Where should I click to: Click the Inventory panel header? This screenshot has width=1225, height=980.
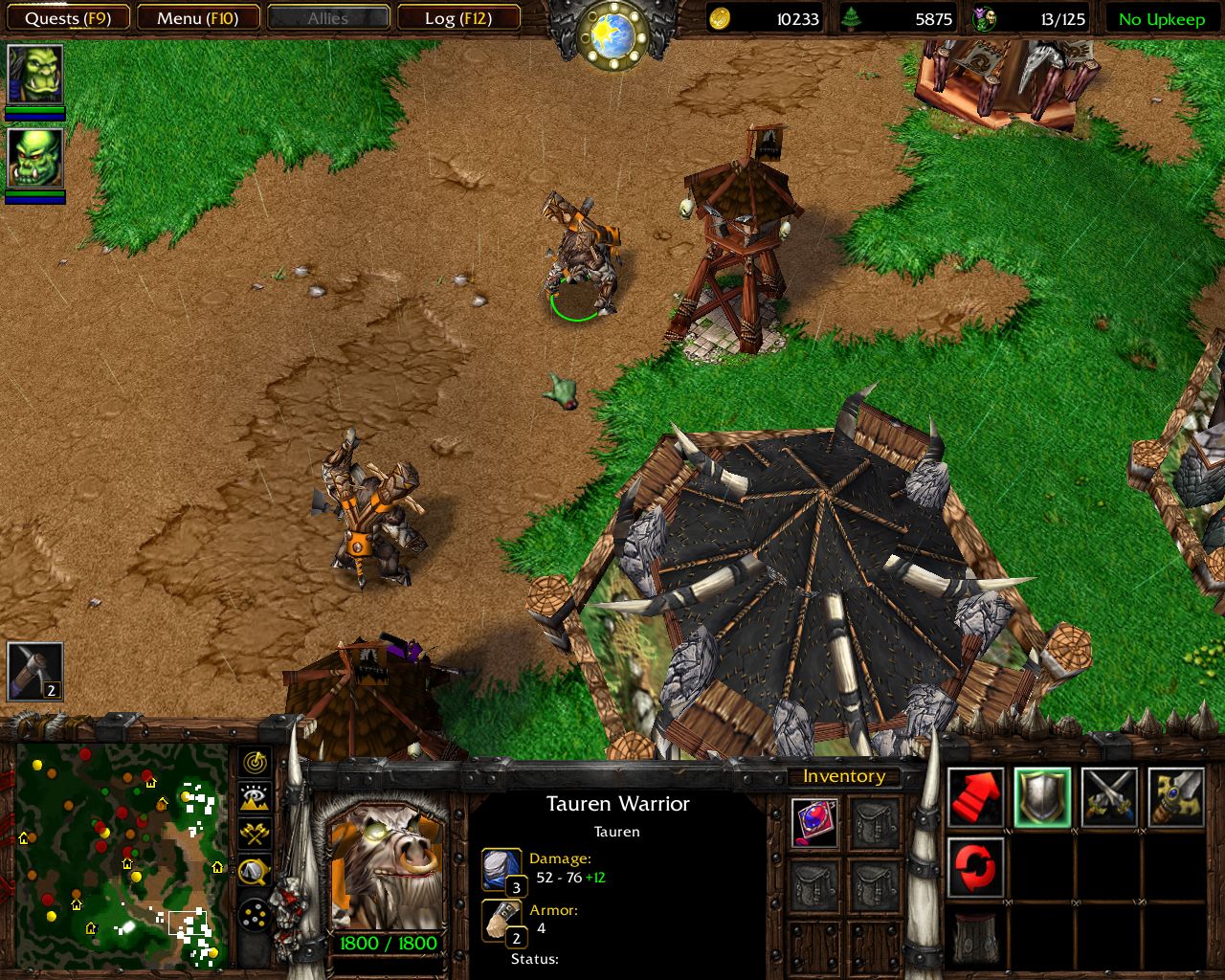pyautogui.click(x=845, y=776)
